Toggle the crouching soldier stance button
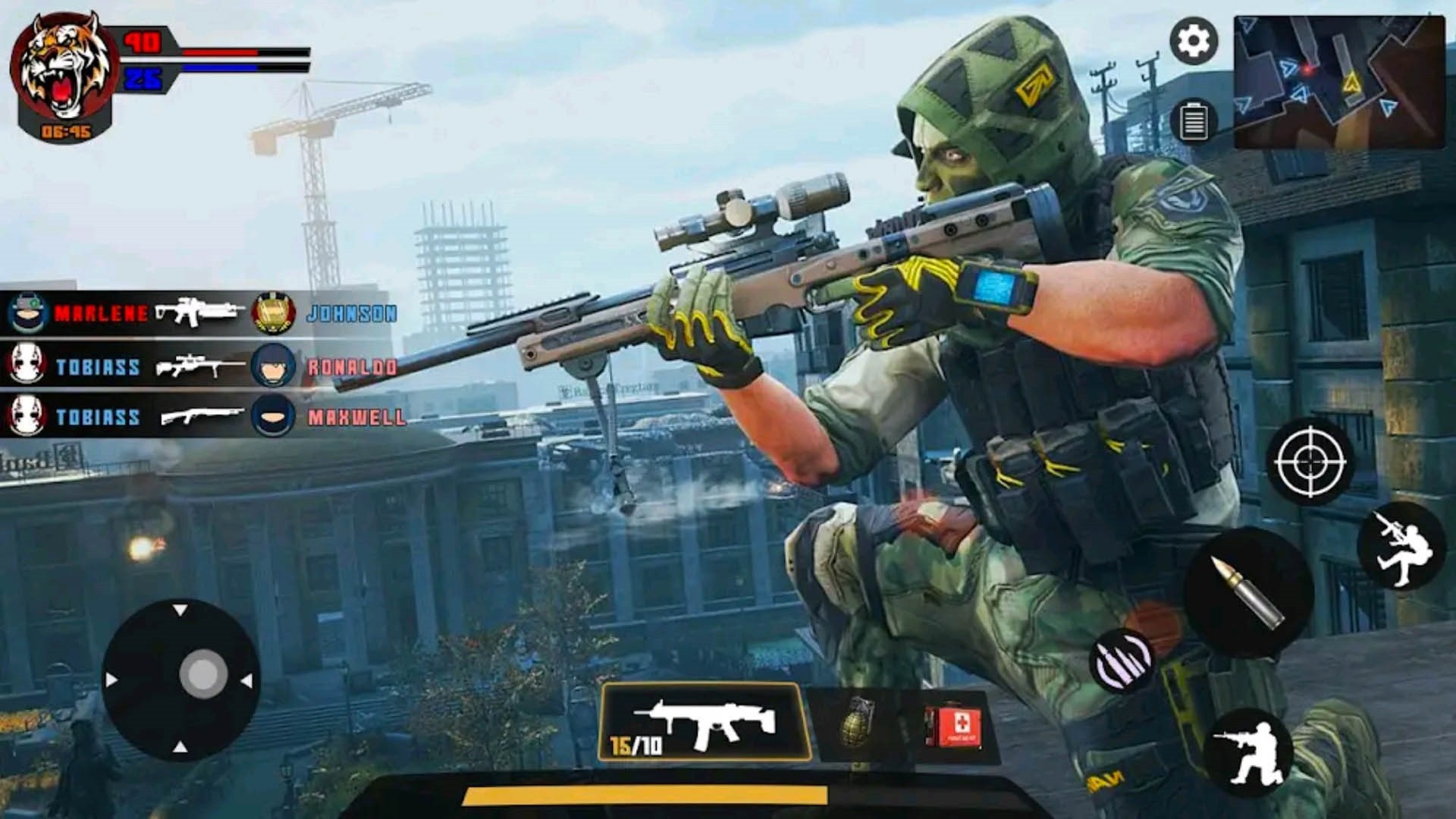1456x819 pixels. 1247,752
